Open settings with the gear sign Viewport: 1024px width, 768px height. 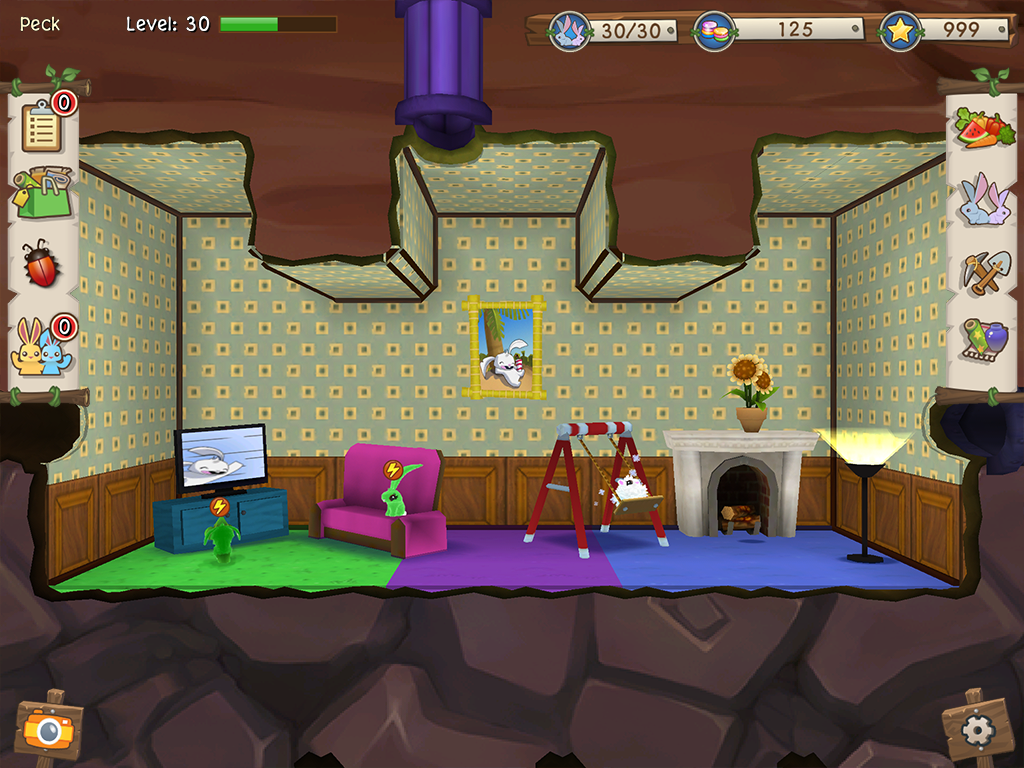(x=976, y=730)
